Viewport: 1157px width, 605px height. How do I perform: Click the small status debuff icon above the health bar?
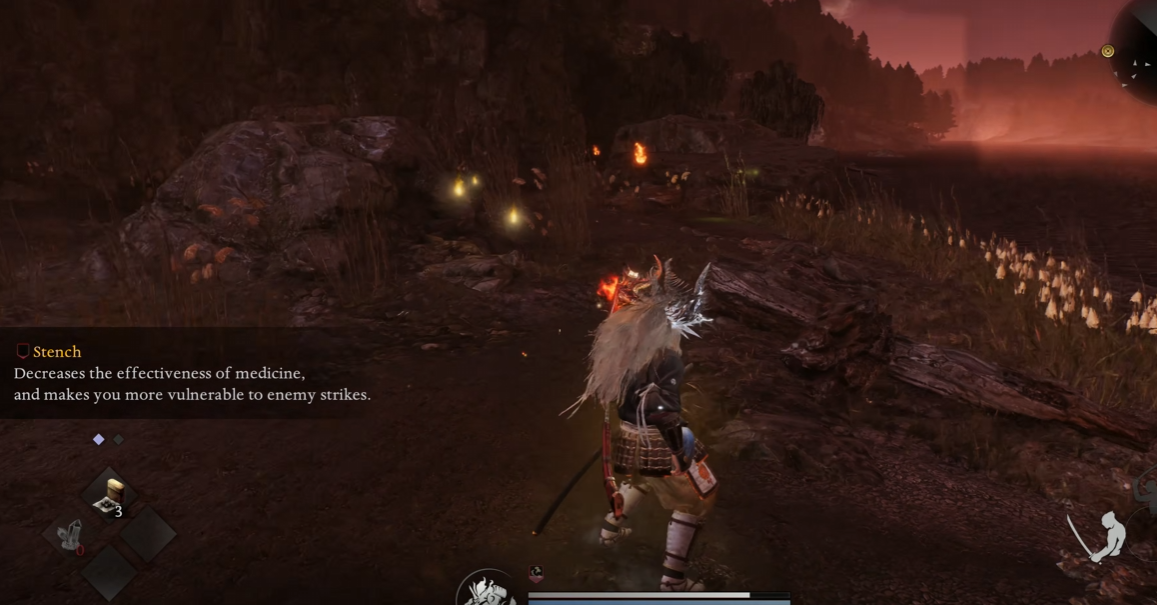[536, 574]
